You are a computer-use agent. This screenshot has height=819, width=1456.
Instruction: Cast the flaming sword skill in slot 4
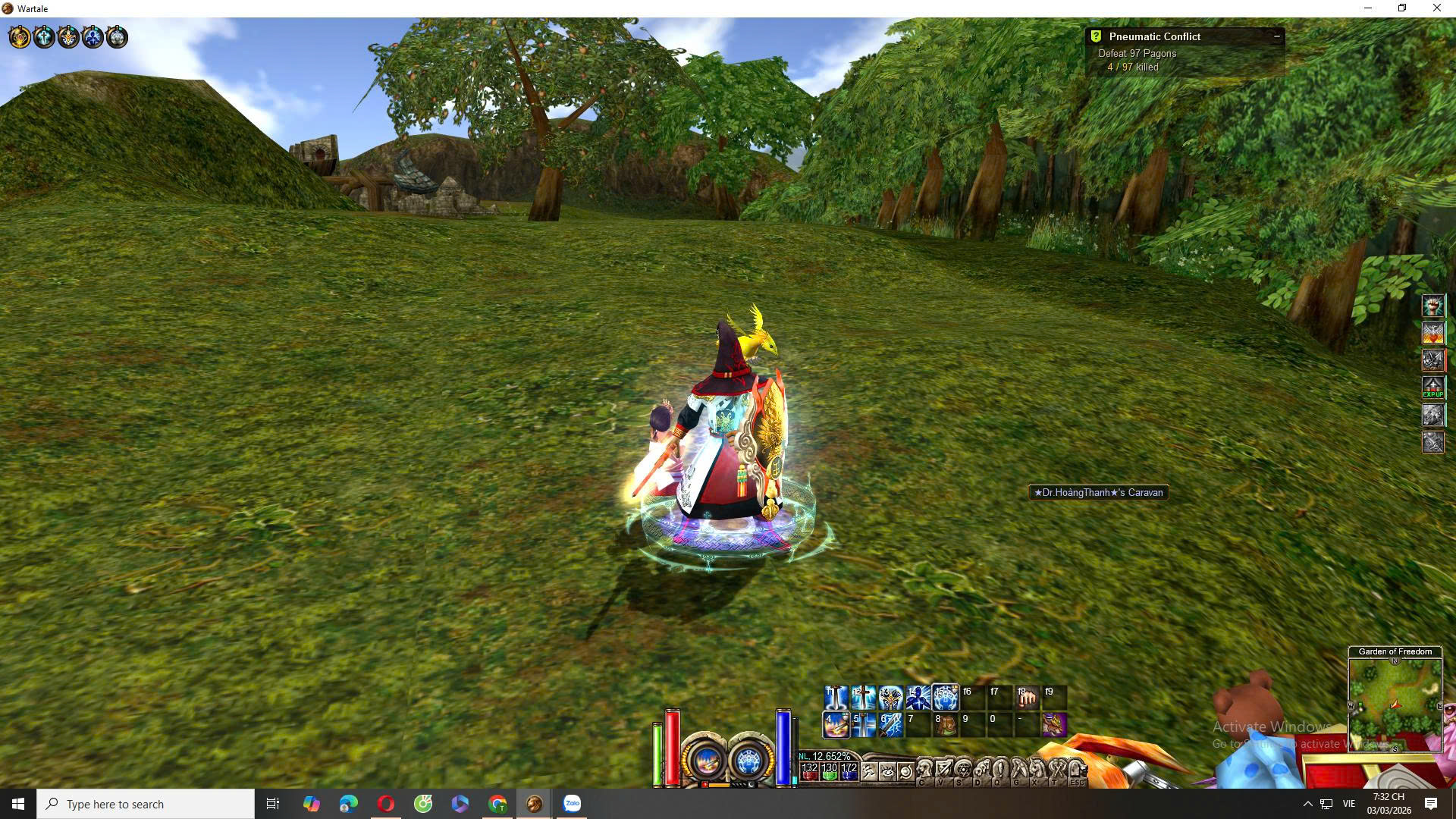pos(836,725)
